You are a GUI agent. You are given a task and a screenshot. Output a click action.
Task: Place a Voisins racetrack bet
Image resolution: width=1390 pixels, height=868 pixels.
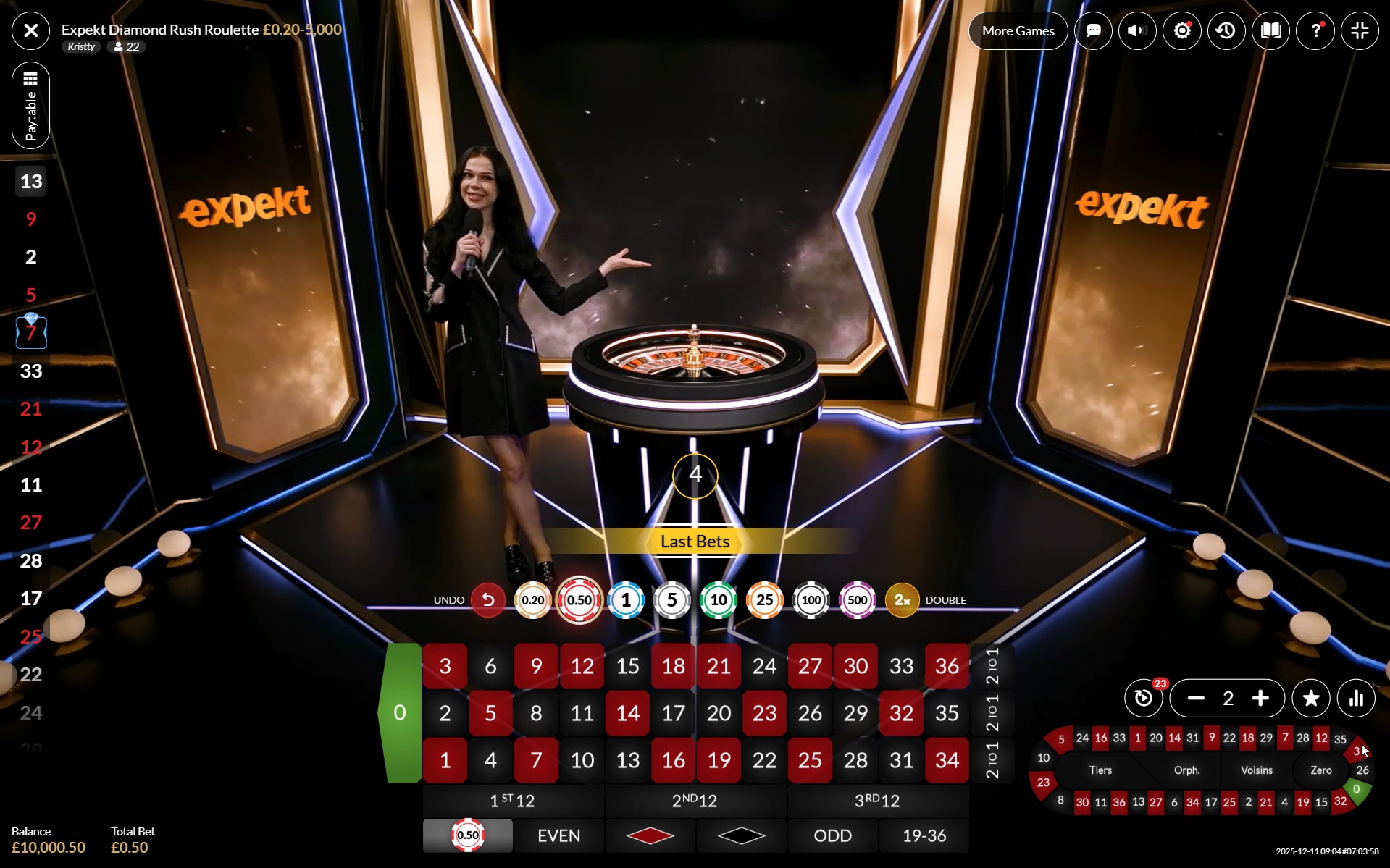click(x=1256, y=770)
